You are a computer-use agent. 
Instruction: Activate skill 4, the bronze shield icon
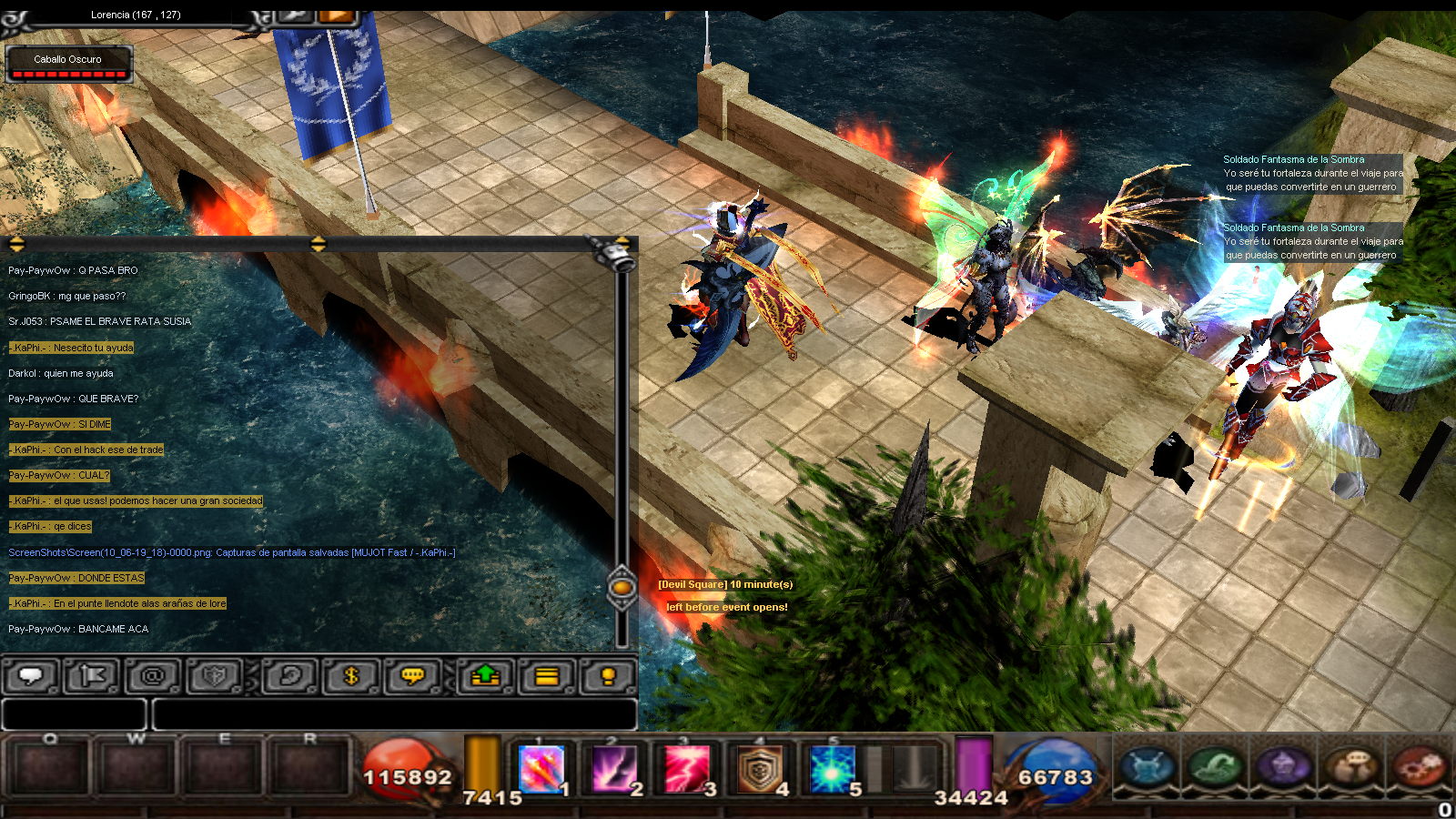click(x=760, y=769)
